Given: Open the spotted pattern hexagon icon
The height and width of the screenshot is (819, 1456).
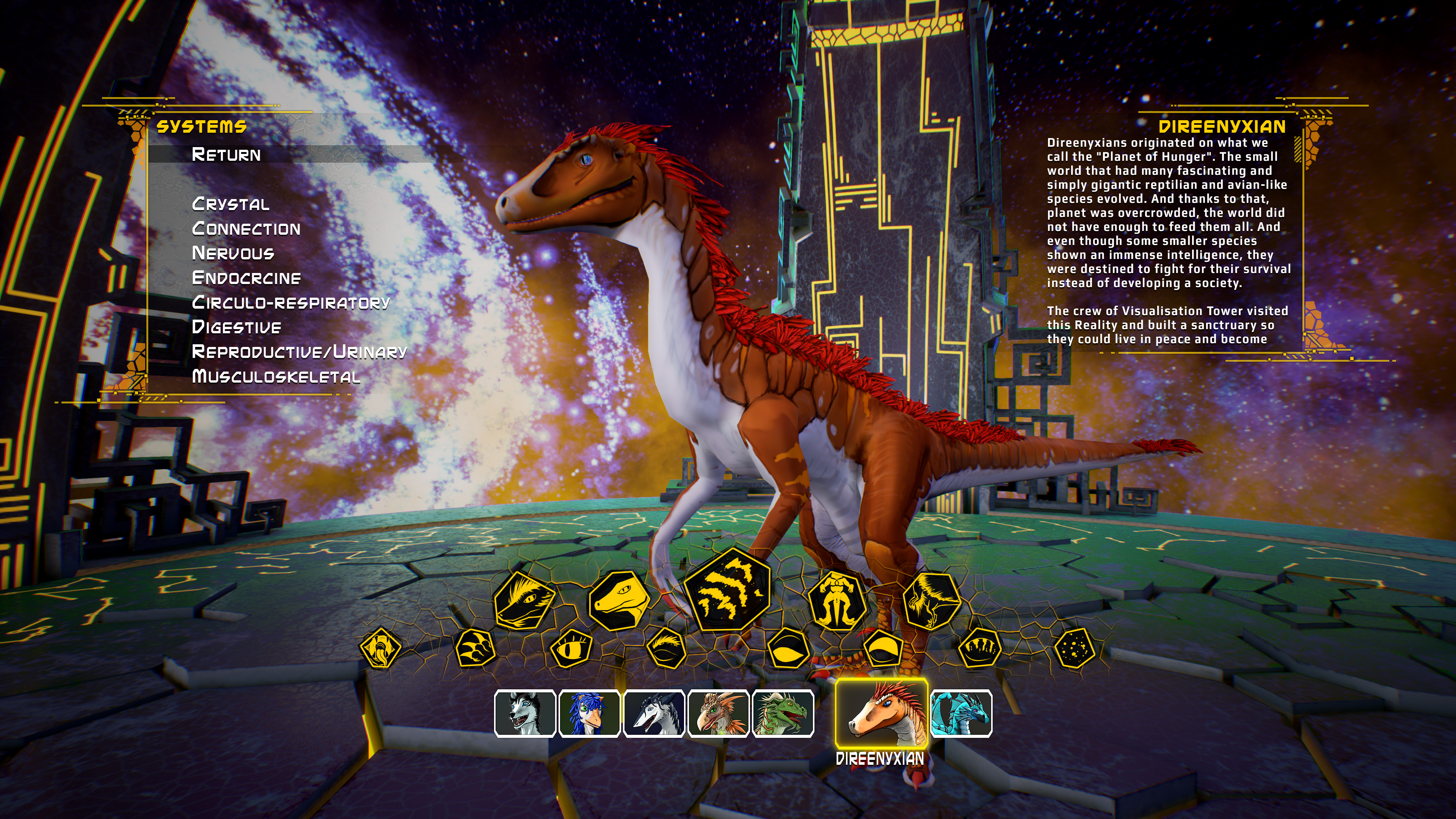Looking at the screenshot, I should tap(1075, 648).
